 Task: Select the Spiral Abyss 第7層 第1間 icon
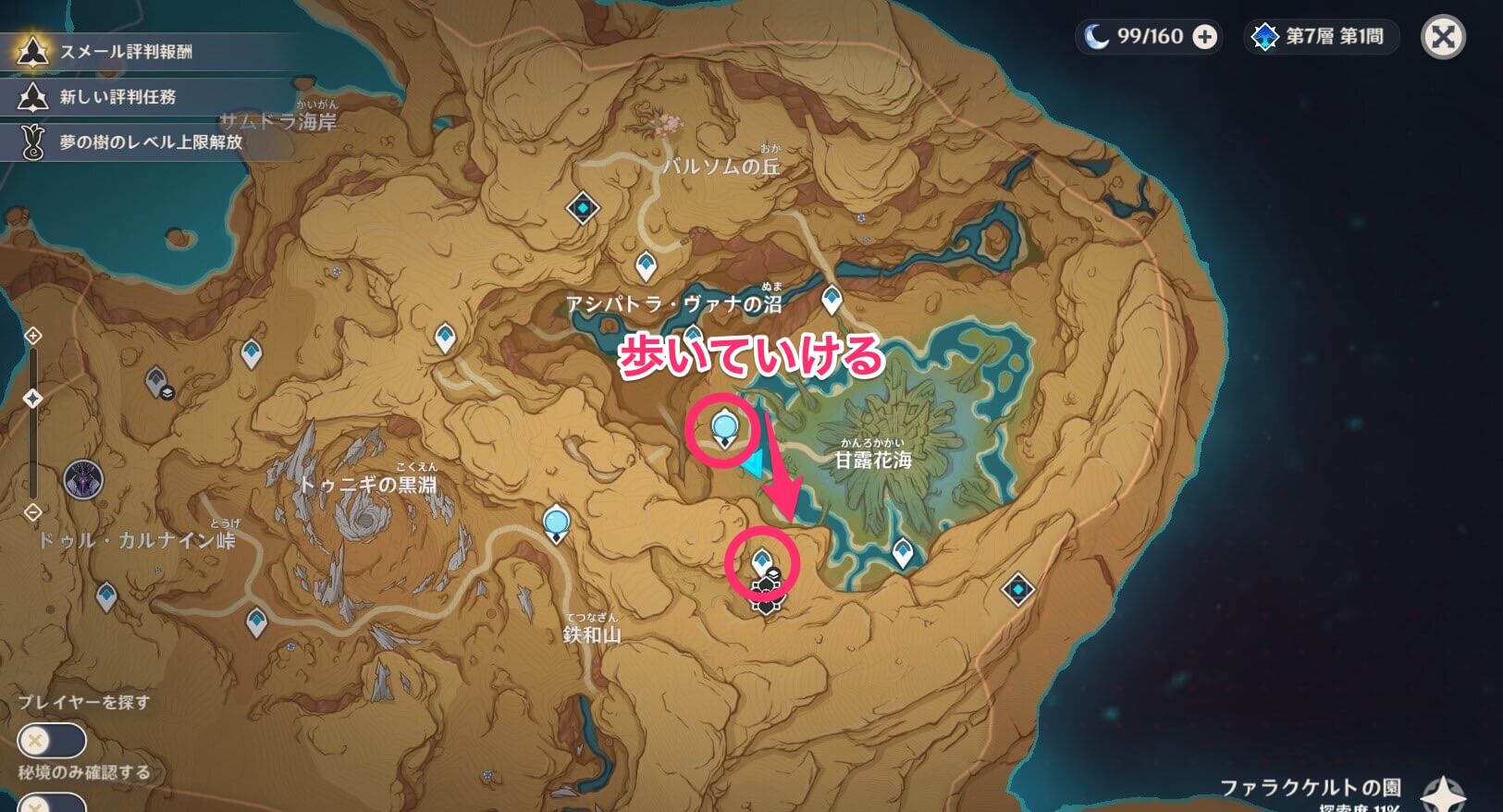(x=1321, y=37)
